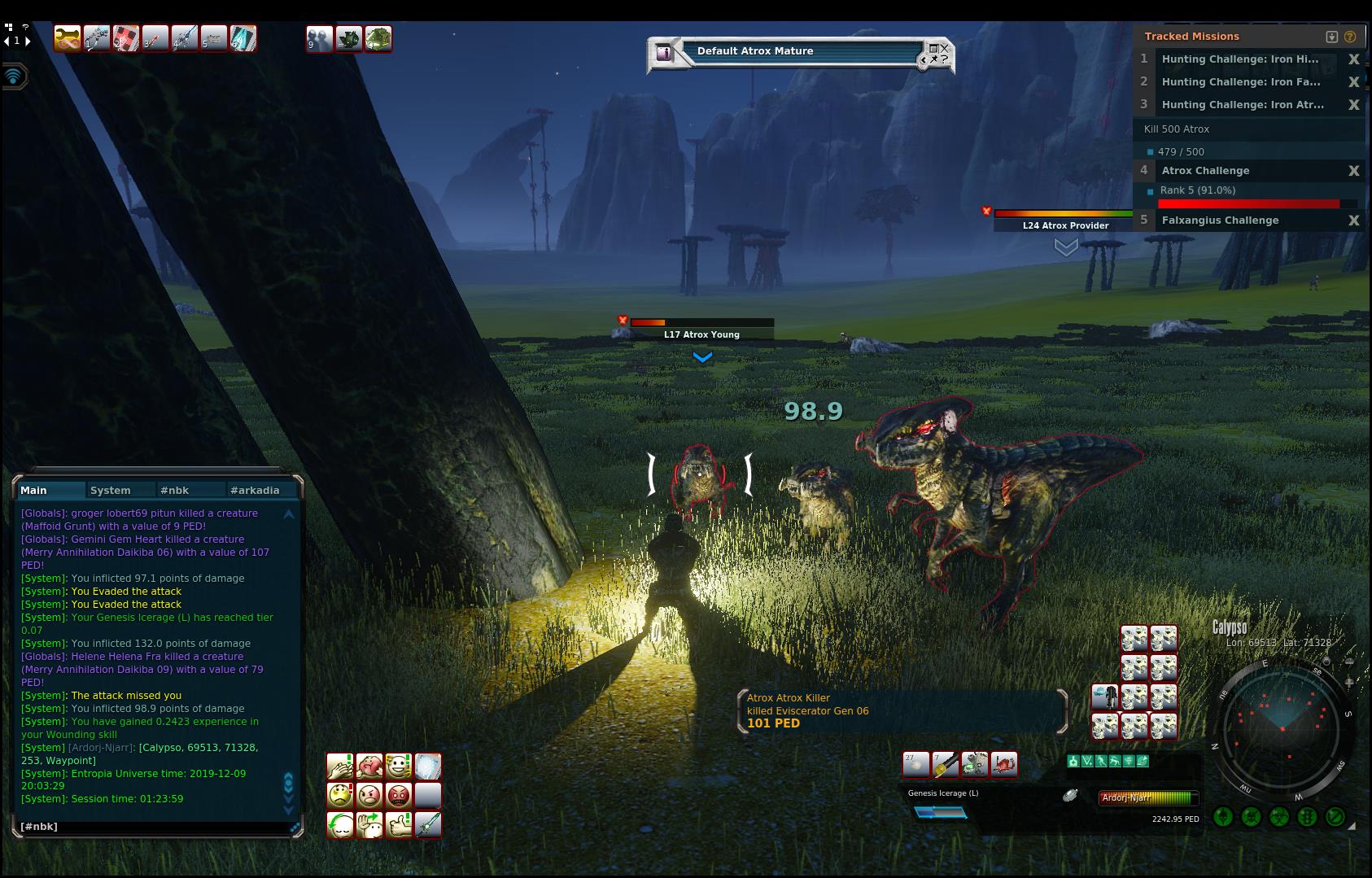Click the waving hand emote icon
Screen dimensions: 1372x878
369,825
